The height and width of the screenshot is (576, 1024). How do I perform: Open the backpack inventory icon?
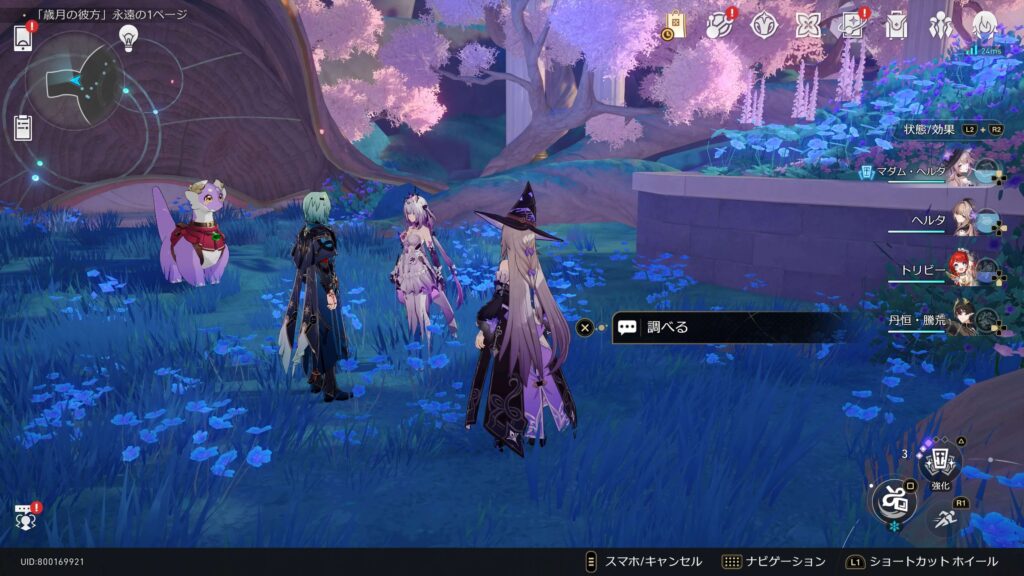pos(895,25)
